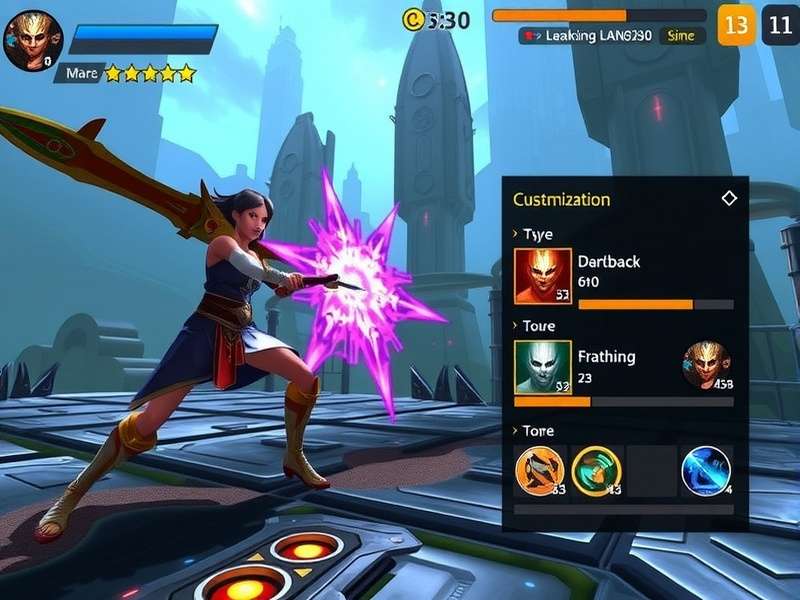Activate the orange slash ability icon

pyautogui.click(x=540, y=471)
